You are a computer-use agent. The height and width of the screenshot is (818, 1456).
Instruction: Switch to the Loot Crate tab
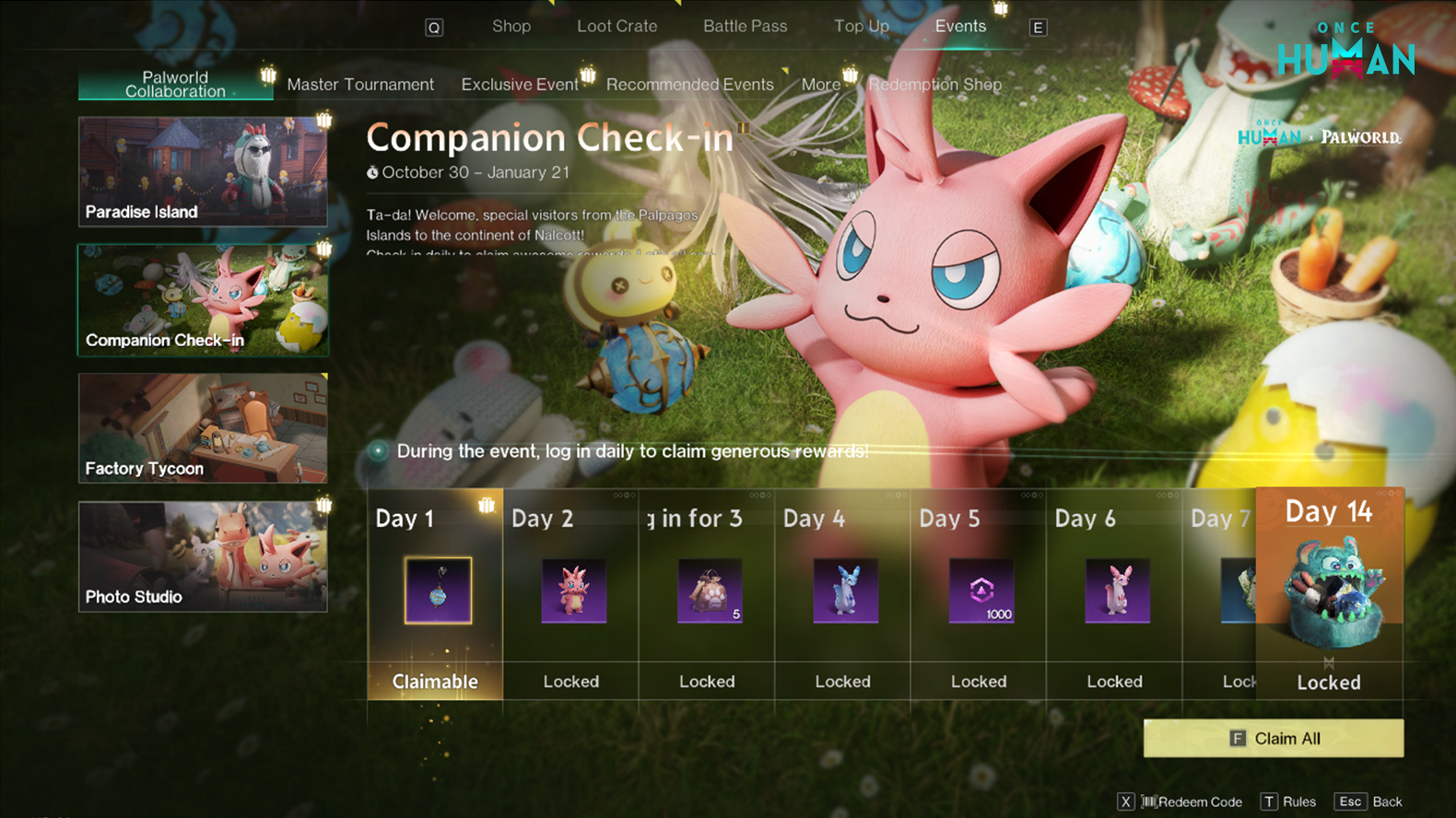pos(616,27)
